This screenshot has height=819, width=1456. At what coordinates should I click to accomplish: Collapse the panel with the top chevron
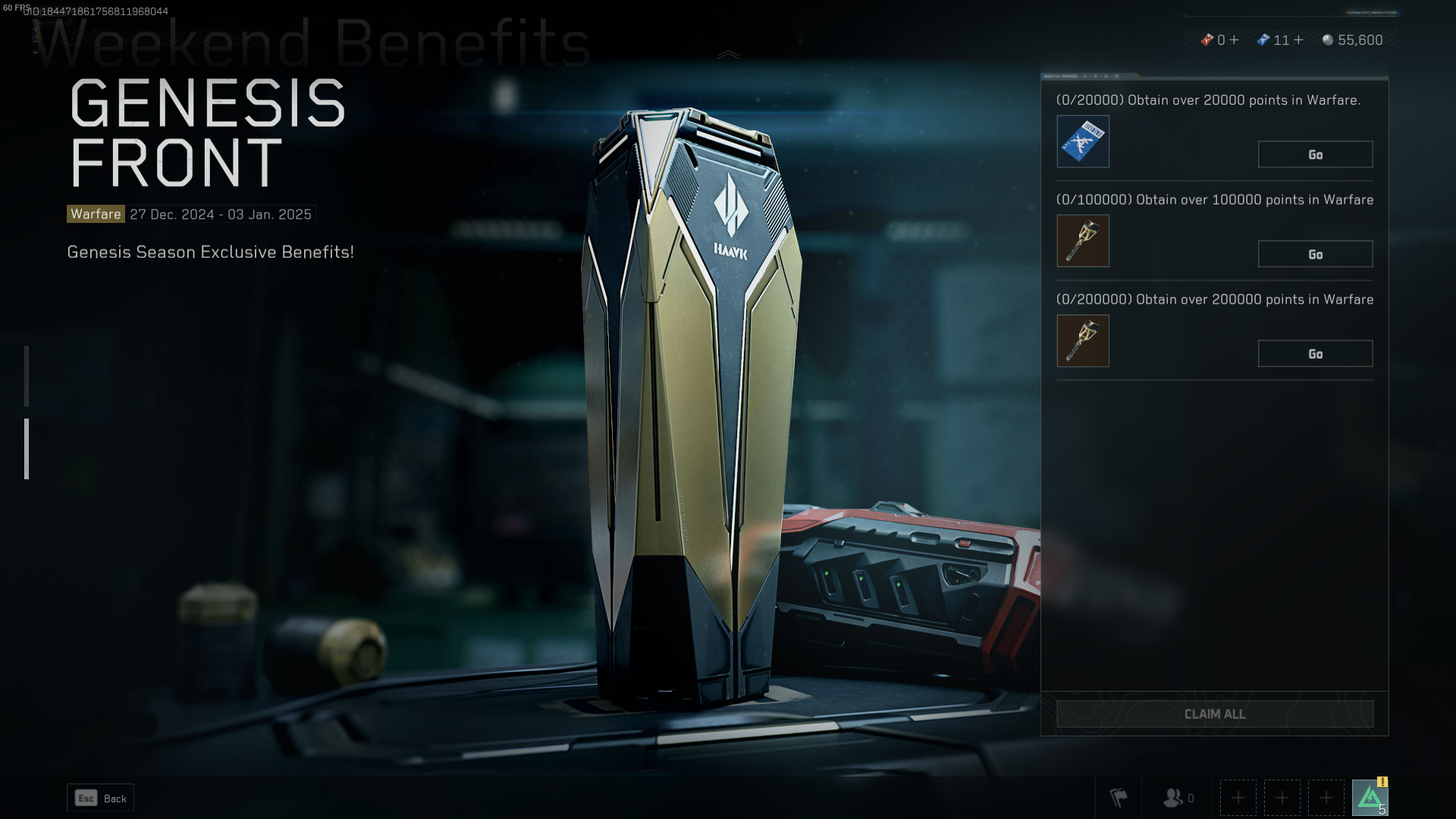coord(728,55)
